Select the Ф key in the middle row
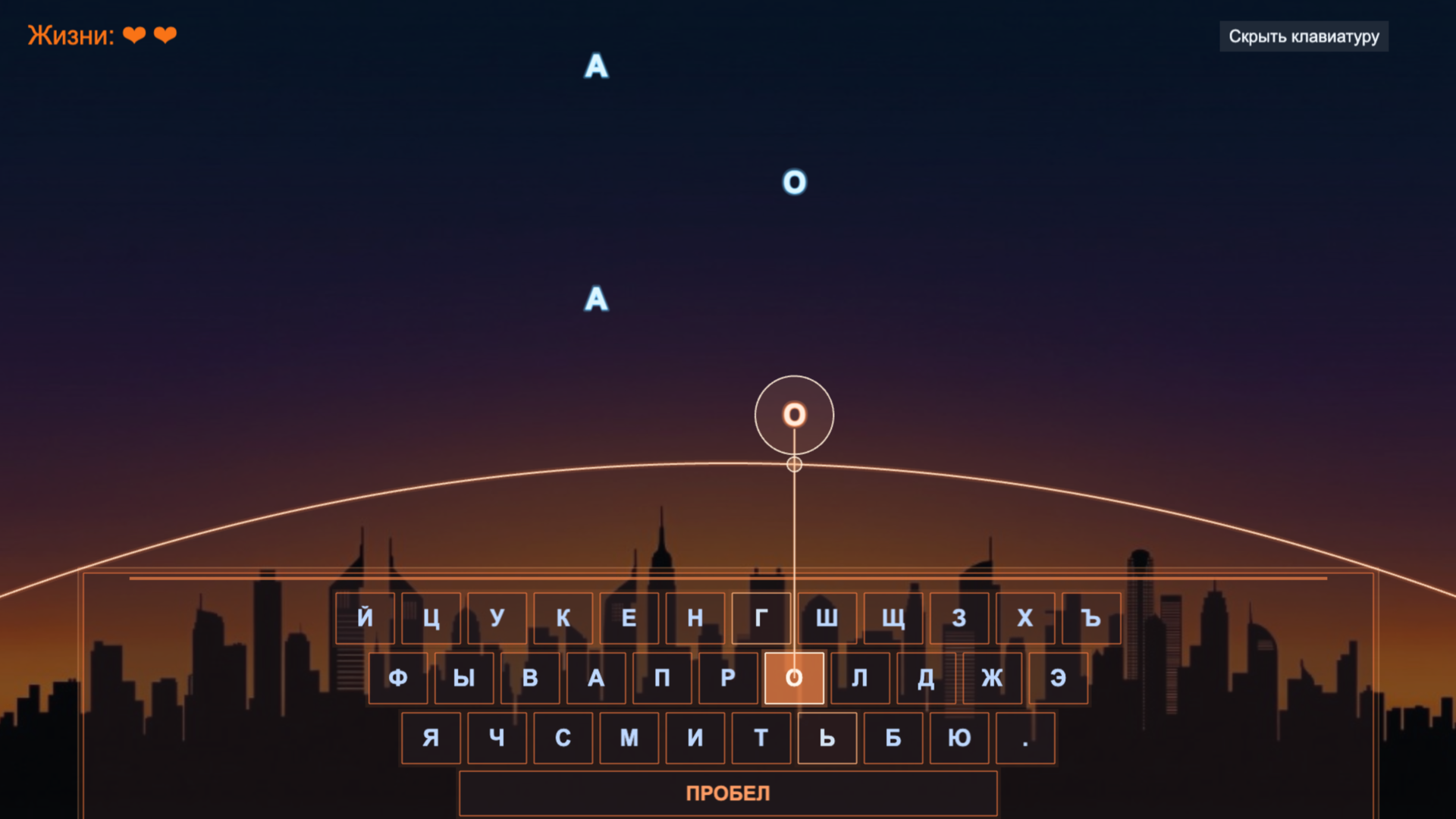 (x=397, y=678)
